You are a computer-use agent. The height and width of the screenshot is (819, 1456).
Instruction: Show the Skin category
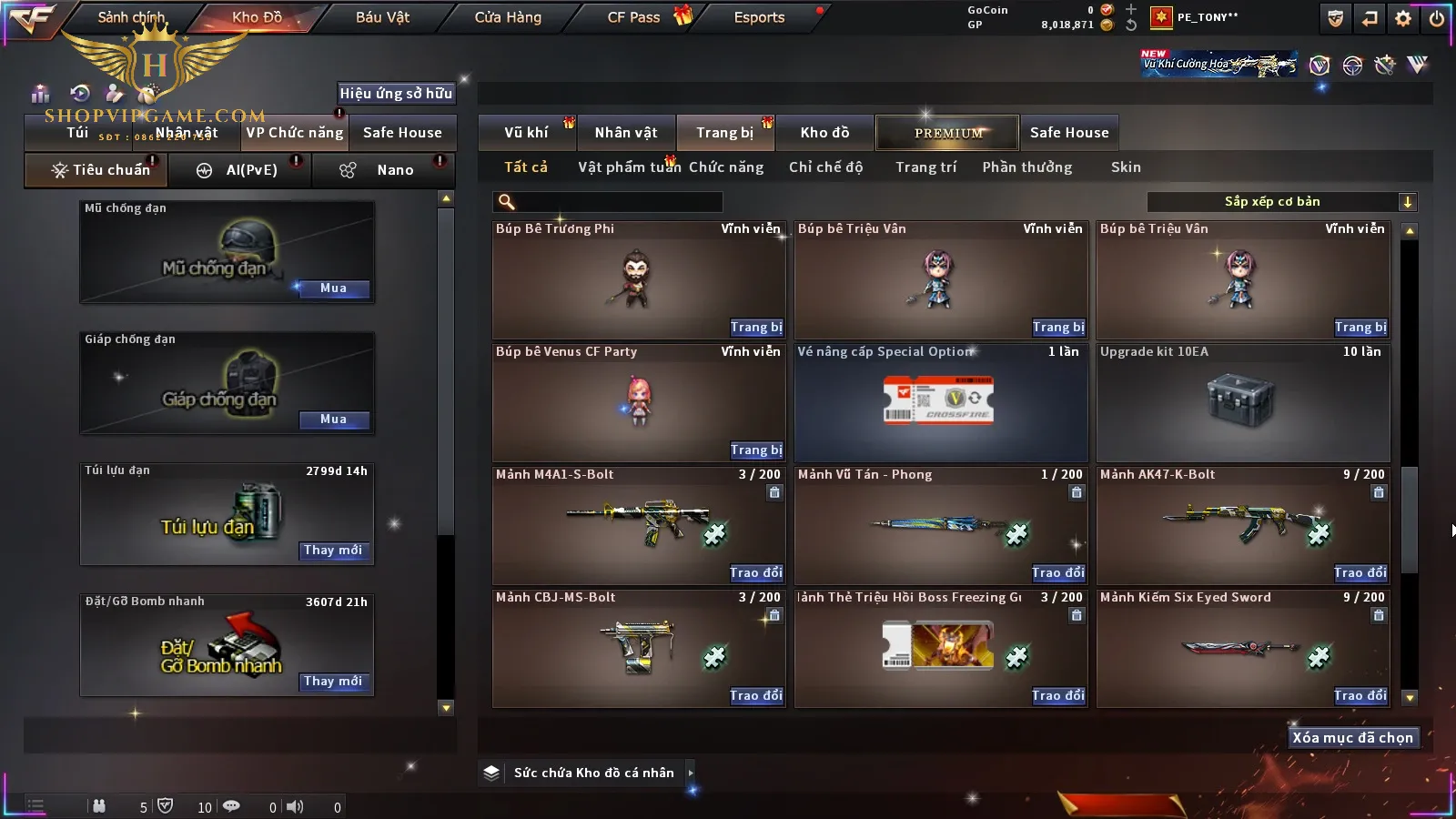[x=1126, y=167]
